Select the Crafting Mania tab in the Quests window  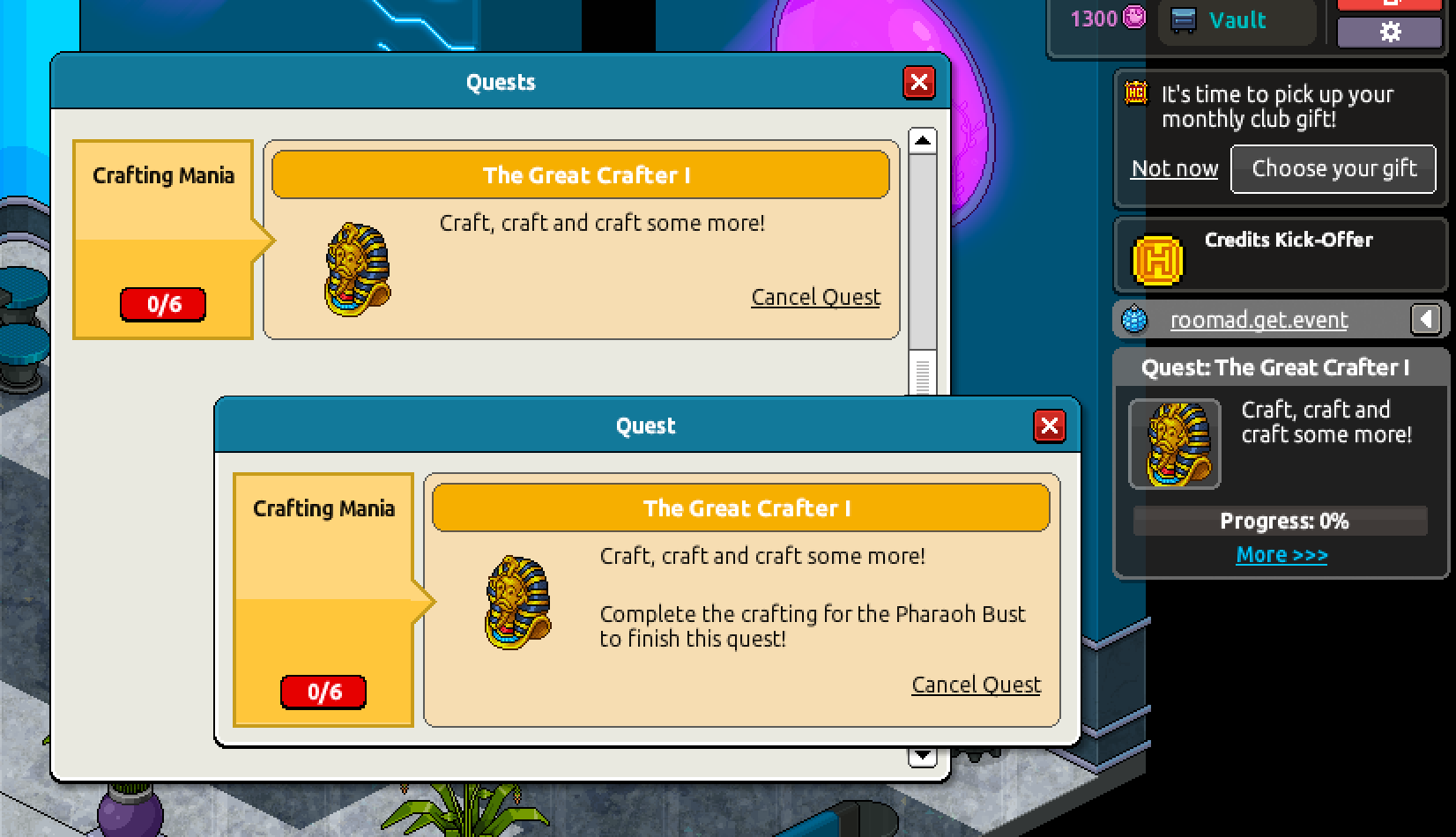point(162,175)
